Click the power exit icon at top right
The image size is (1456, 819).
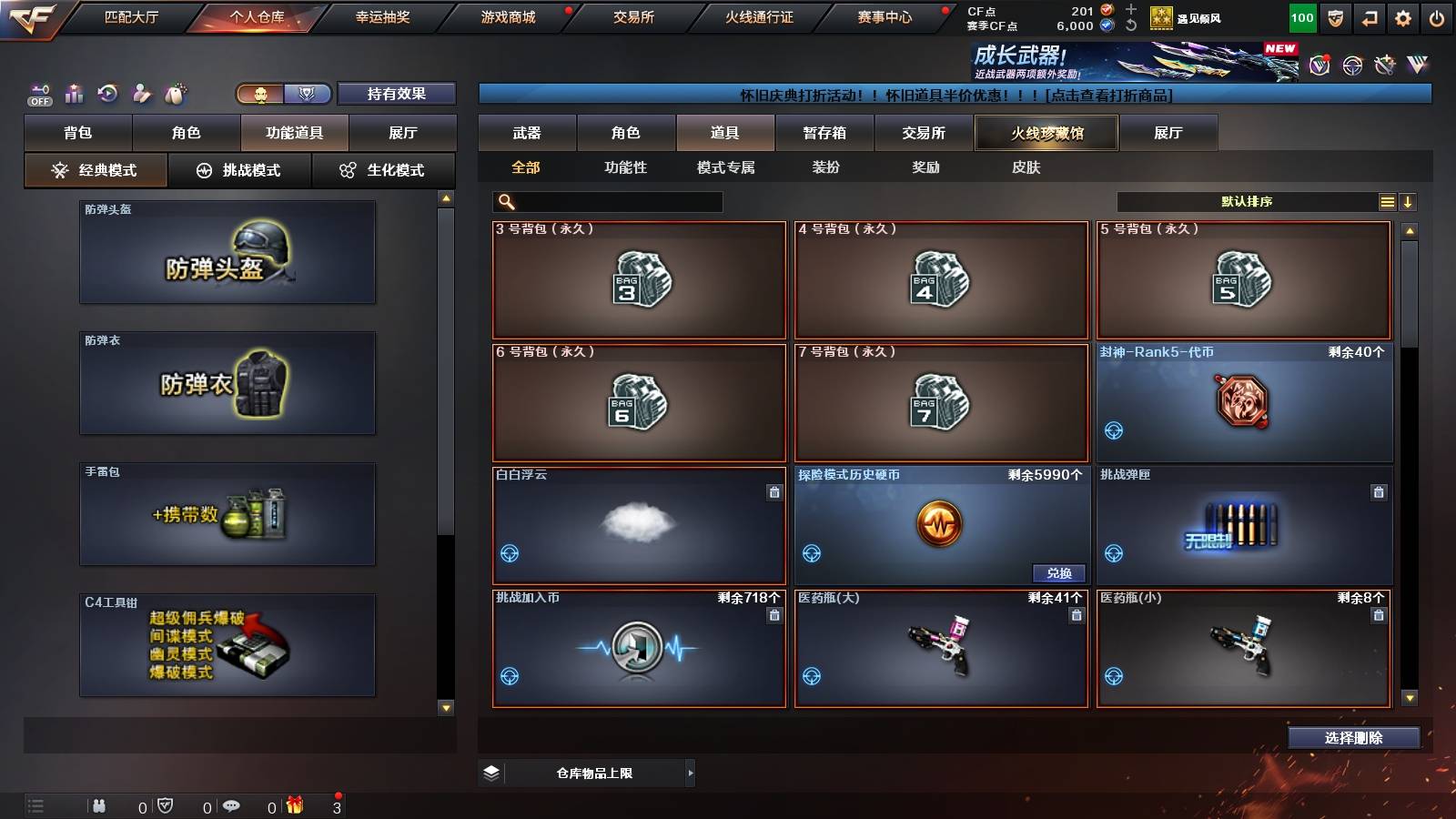click(x=1438, y=17)
